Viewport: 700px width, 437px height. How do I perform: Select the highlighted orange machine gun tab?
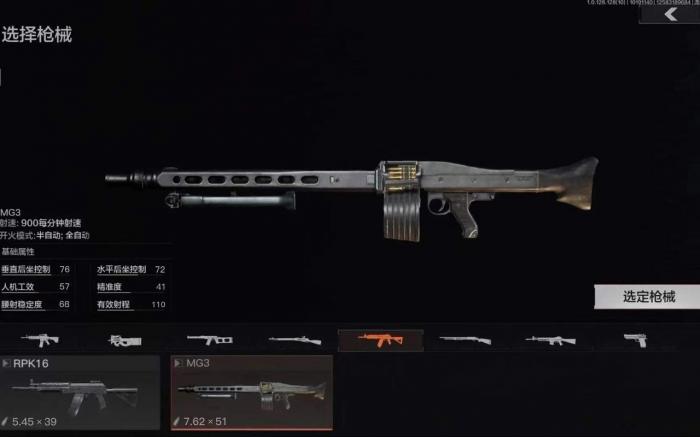pyautogui.click(x=380, y=340)
